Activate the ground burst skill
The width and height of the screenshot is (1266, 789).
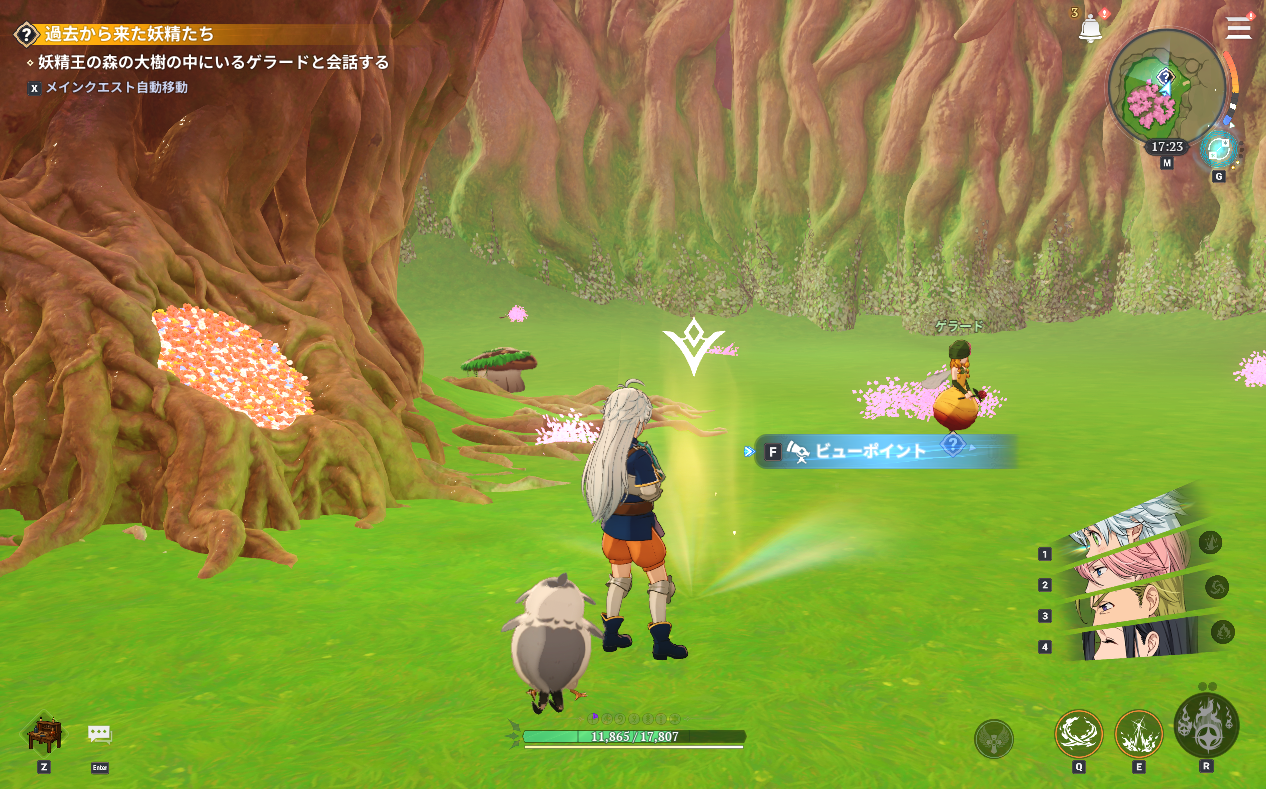pyautogui.click(x=1138, y=734)
